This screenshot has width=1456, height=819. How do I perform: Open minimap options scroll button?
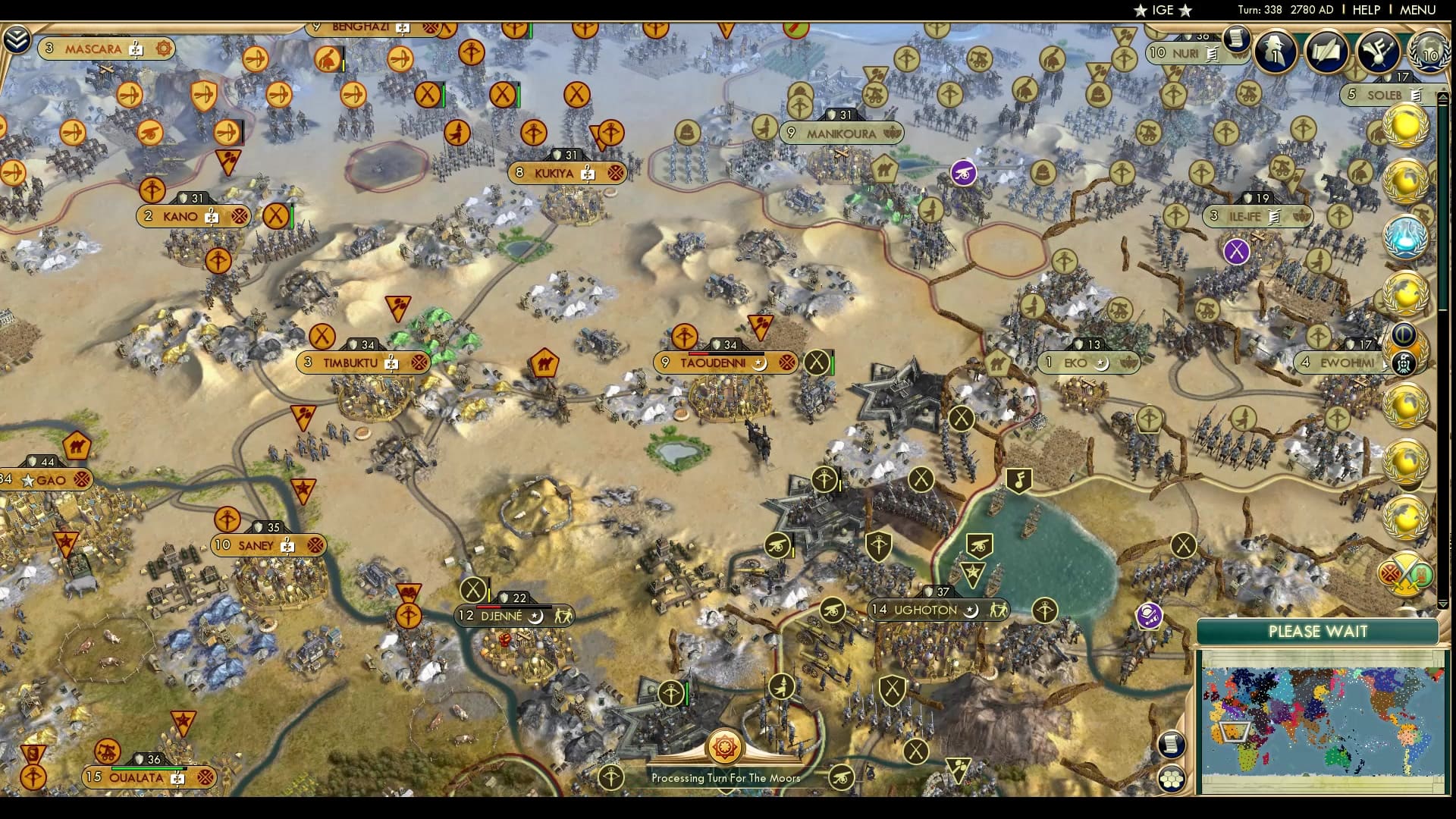point(1172,744)
